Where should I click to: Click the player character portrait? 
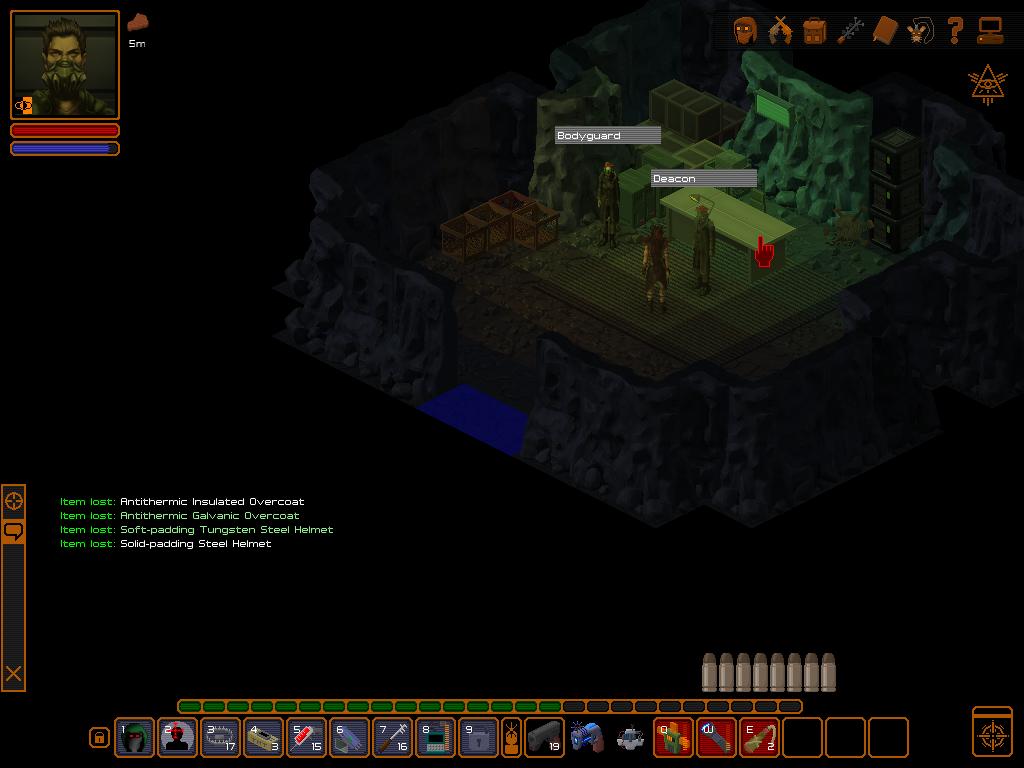[x=65, y=65]
